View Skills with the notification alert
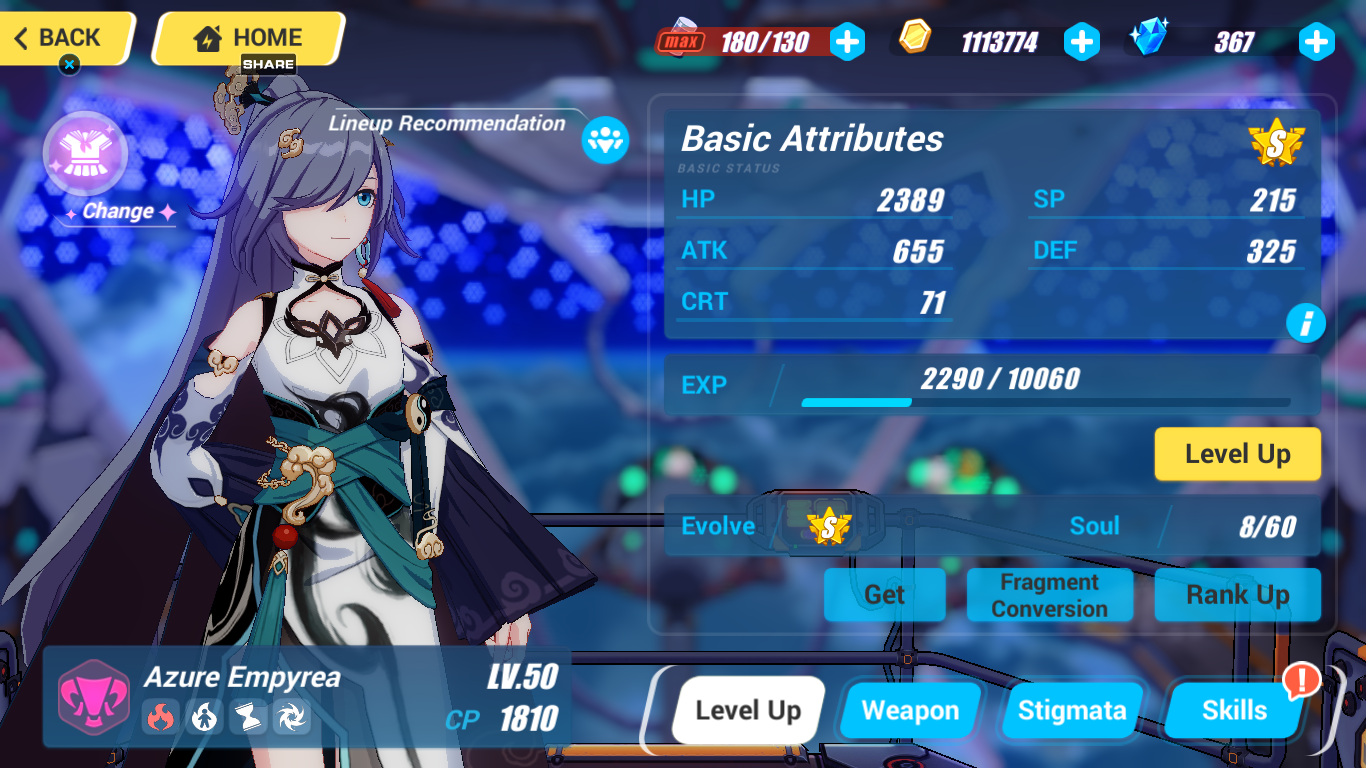This screenshot has height=768, width=1366. [1233, 710]
